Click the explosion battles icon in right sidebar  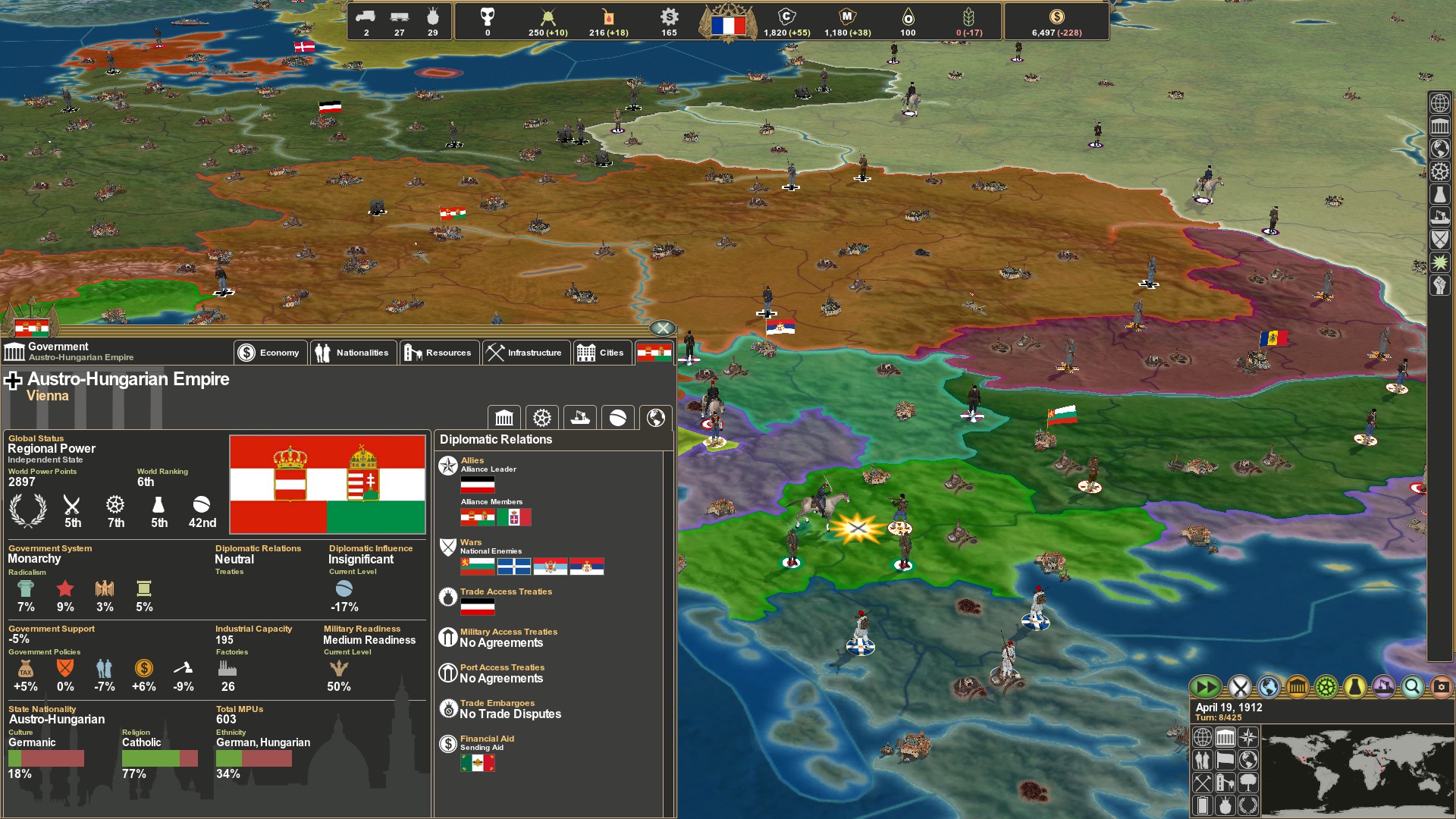(x=1439, y=262)
